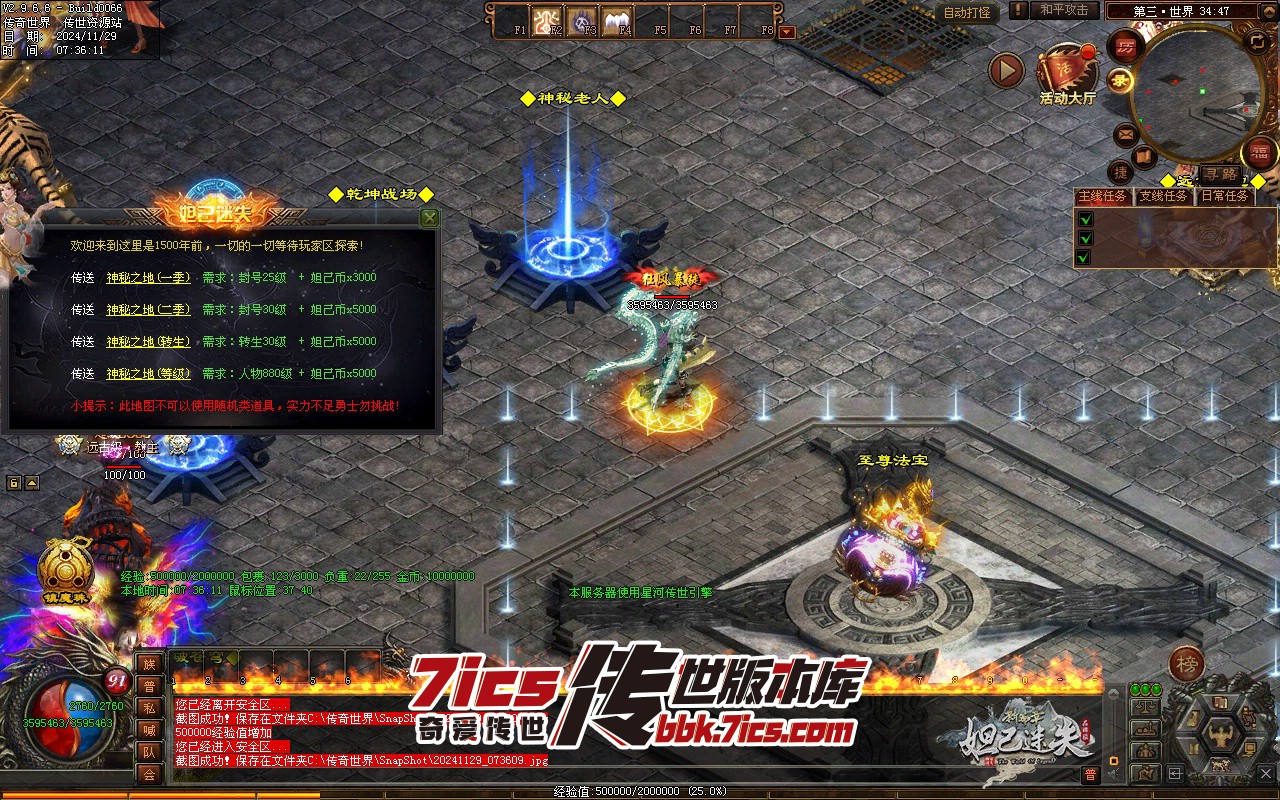Image resolution: width=1280 pixels, height=800 pixels.
Task: Close the 妲己迷失 teleport dialog
Action: 429,218
